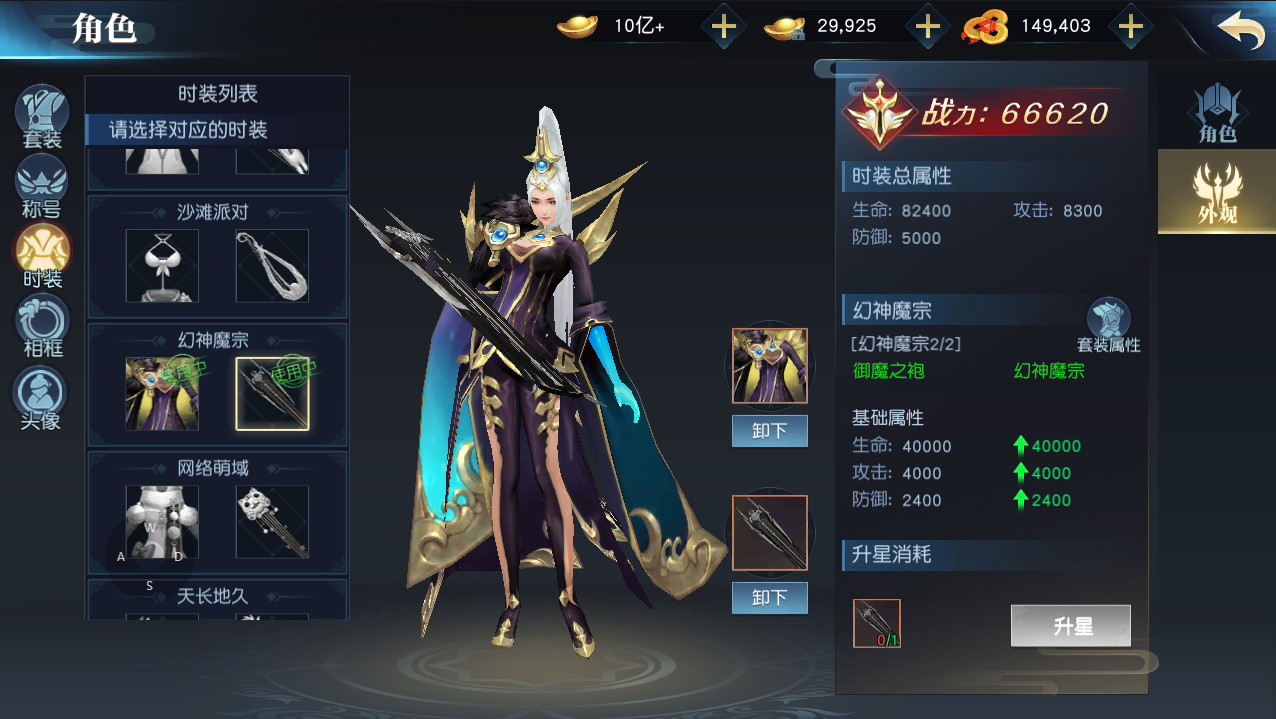Select the 幻神魔宗 purple robe outfit
Viewport: 1276px width, 719px height.
point(162,393)
